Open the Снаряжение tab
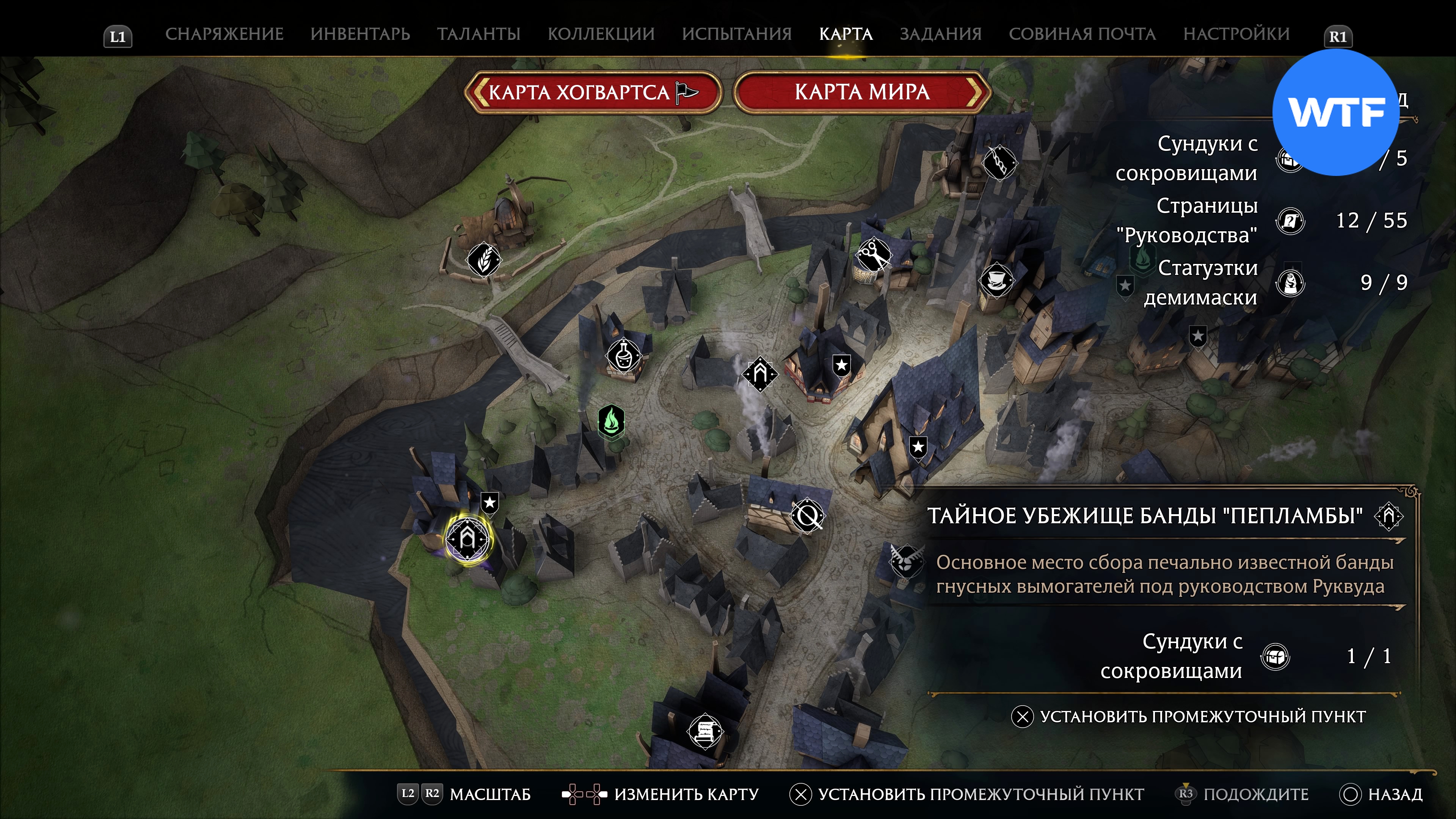 (x=224, y=34)
